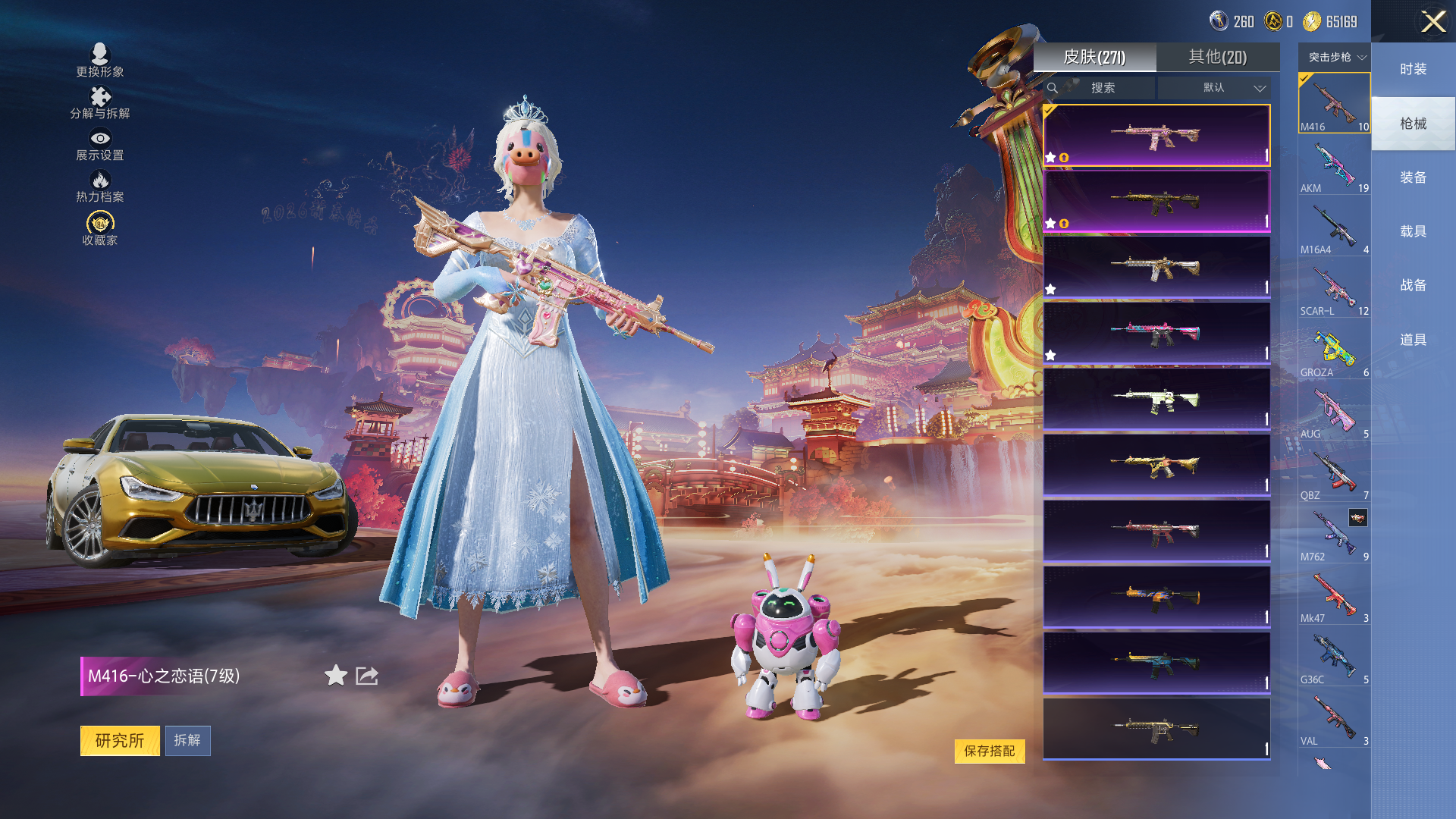Screen dimensions: 1456x819
Task: Select the 载具 category tab
Action: [1413, 231]
